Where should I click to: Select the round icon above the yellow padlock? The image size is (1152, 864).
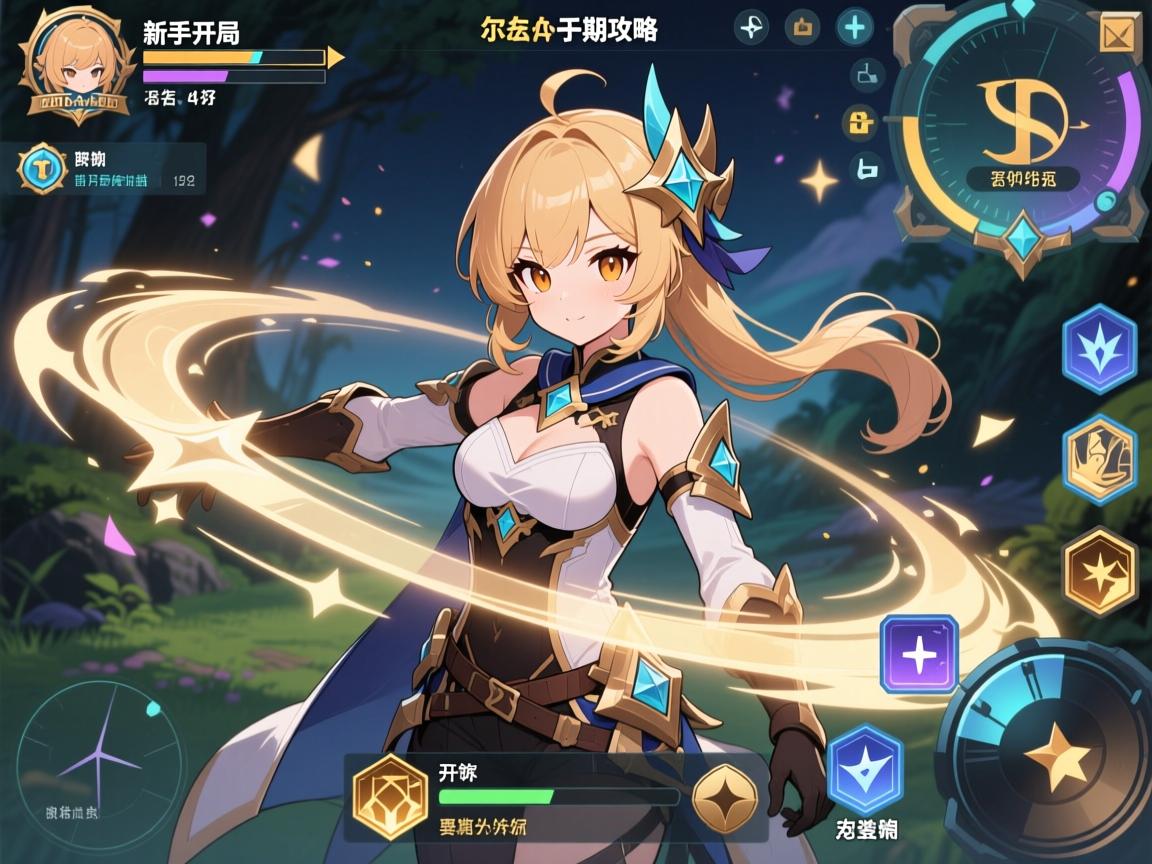coord(865,74)
